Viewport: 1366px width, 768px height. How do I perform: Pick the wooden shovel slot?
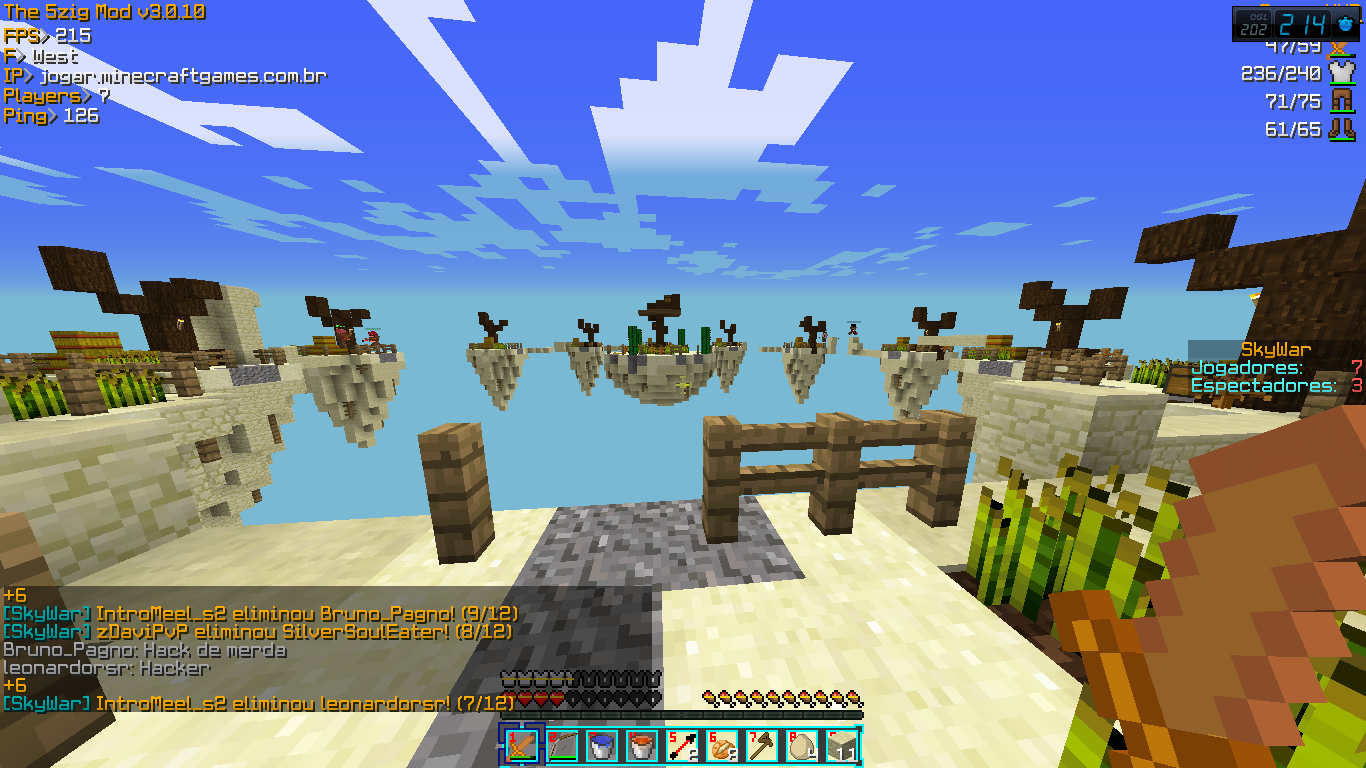762,745
